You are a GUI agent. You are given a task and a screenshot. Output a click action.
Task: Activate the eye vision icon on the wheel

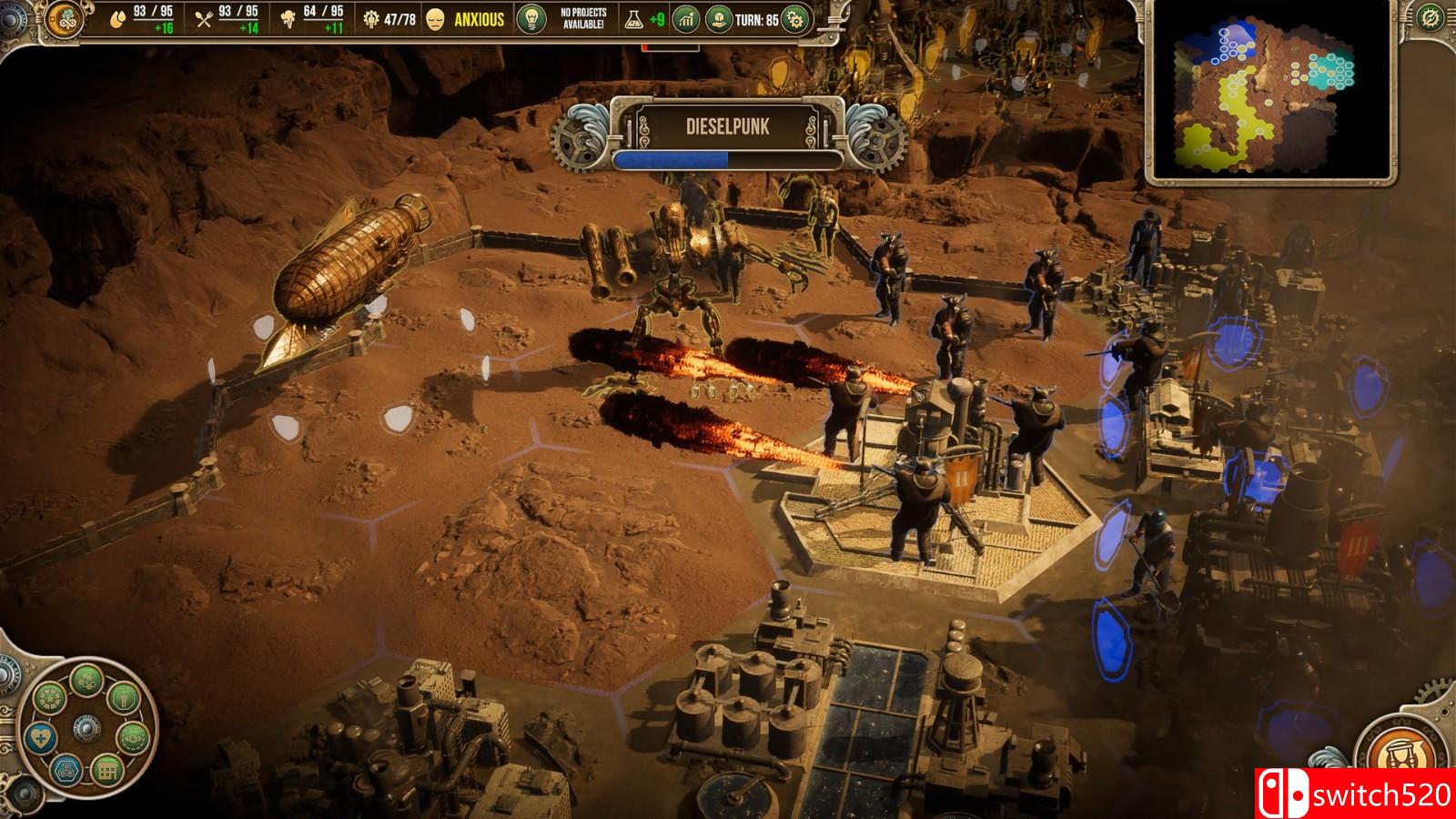(x=132, y=736)
